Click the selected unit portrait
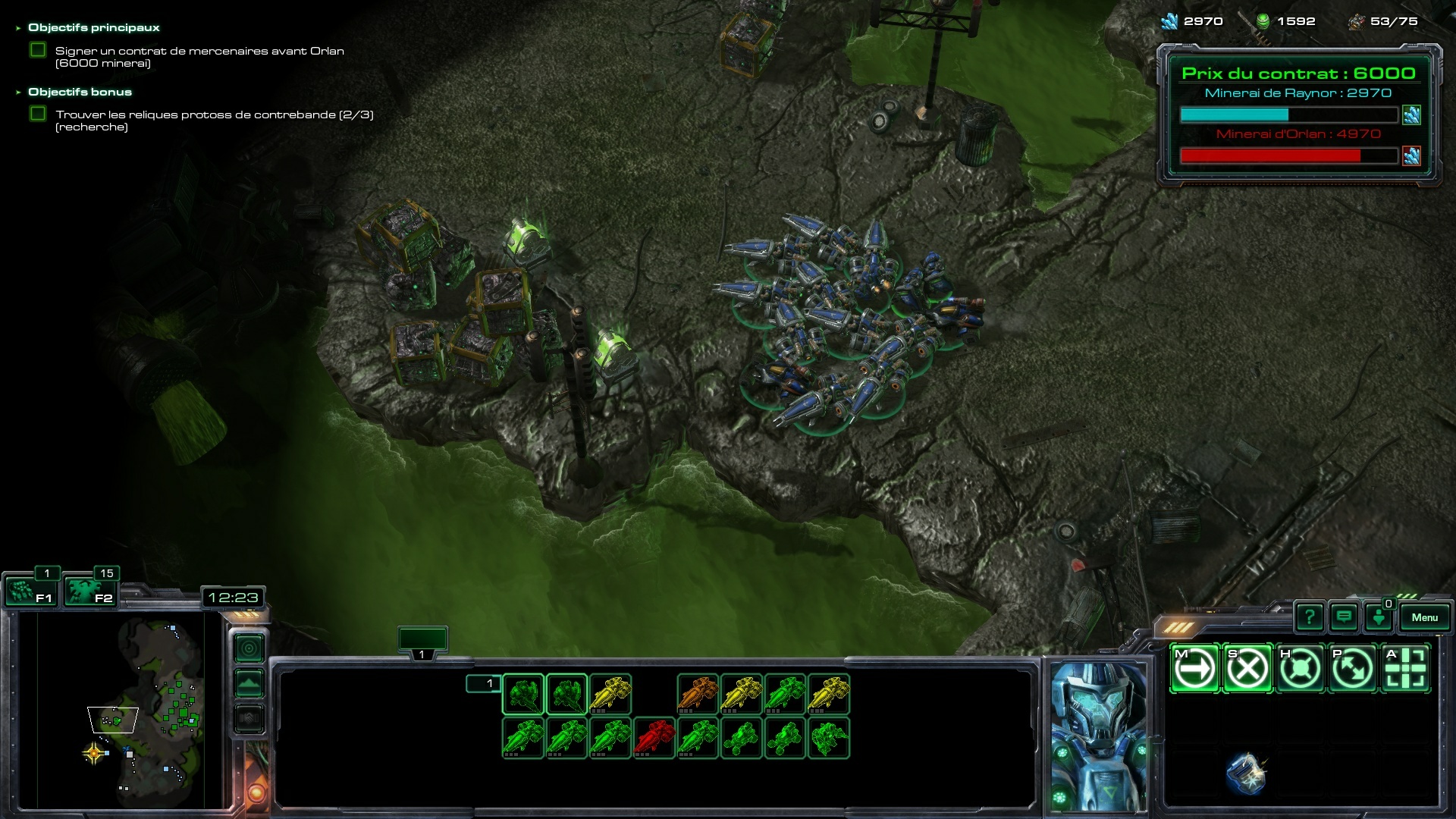1456x819 pixels. click(1098, 736)
